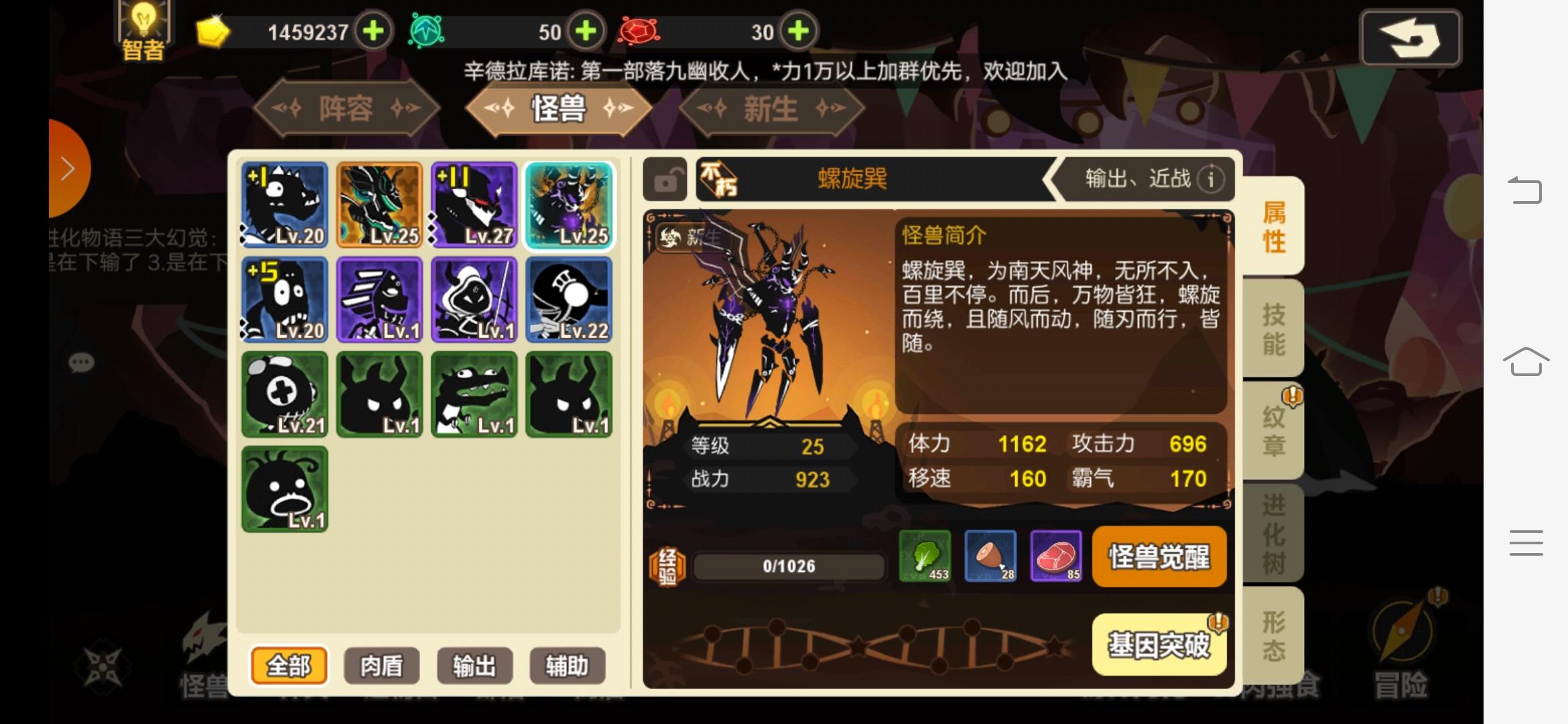
Task: Tap the chat bubble icon on the left
Action: pyautogui.click(x=80, y=363)
